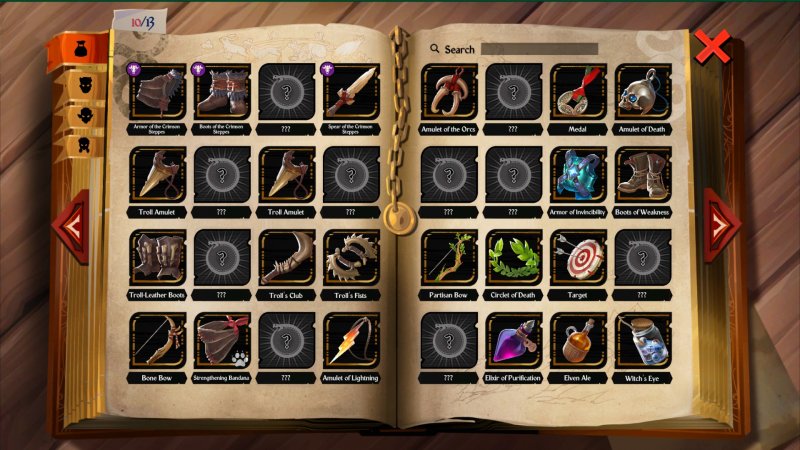Choose the Armor of Invisibility
800x450 pixels.
pyautogui.click(x=578, y=176)
